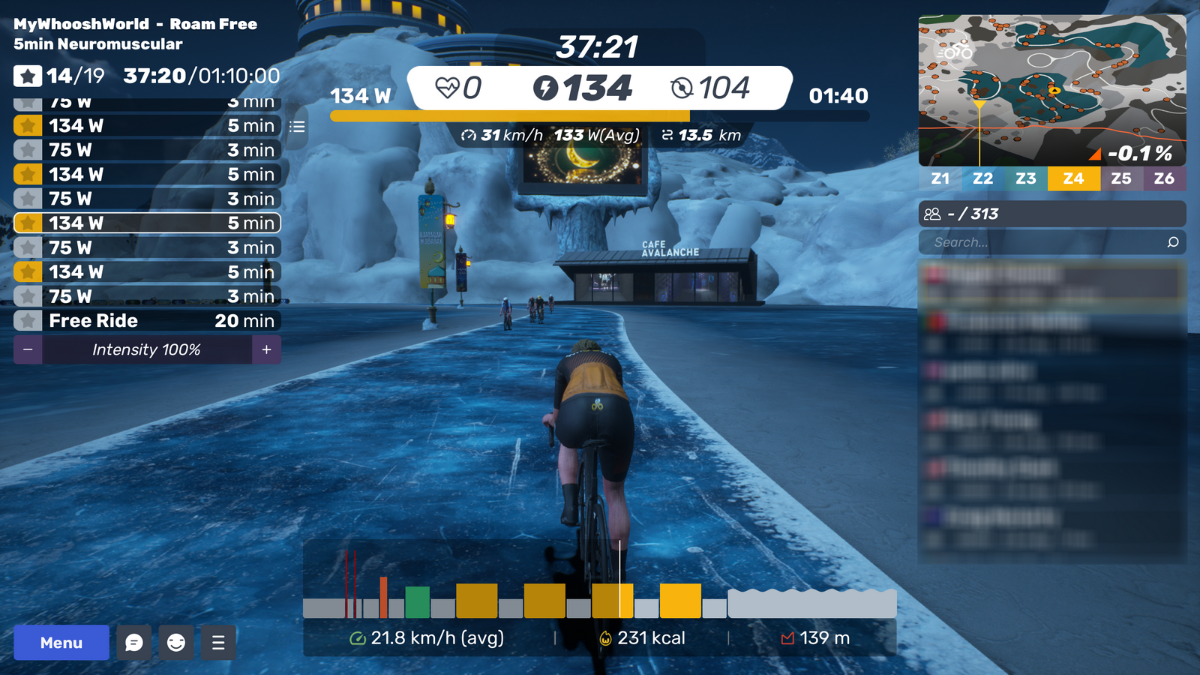Toggle the workout list panel icon
The image size is (1200, 675).
pyautogui.click(x=297, y=127)
